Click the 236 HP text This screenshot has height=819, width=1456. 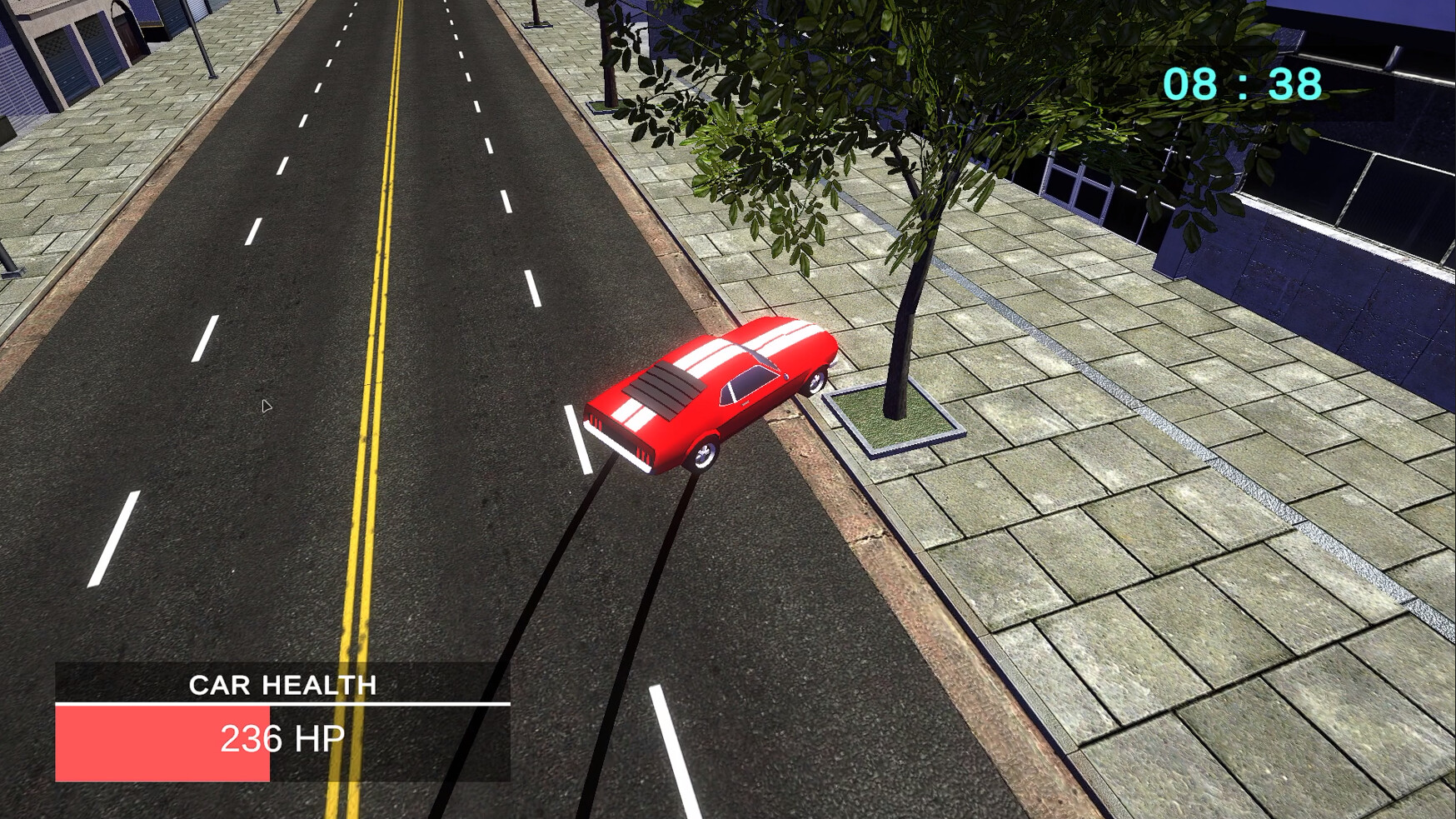pyautogui.click(x=285, y=738)
